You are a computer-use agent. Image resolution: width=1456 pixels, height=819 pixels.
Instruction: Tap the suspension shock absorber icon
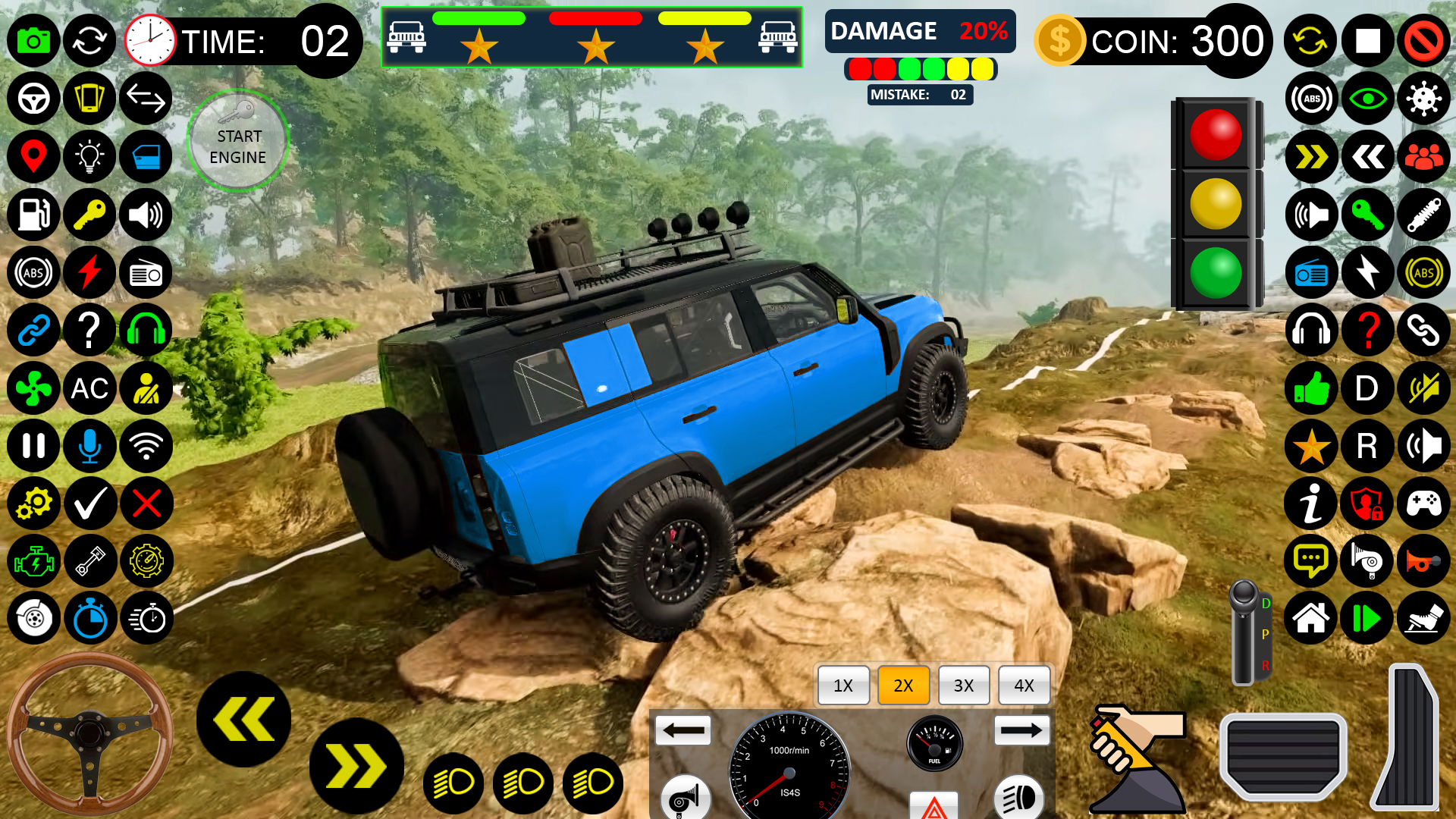click(1423, 215)
